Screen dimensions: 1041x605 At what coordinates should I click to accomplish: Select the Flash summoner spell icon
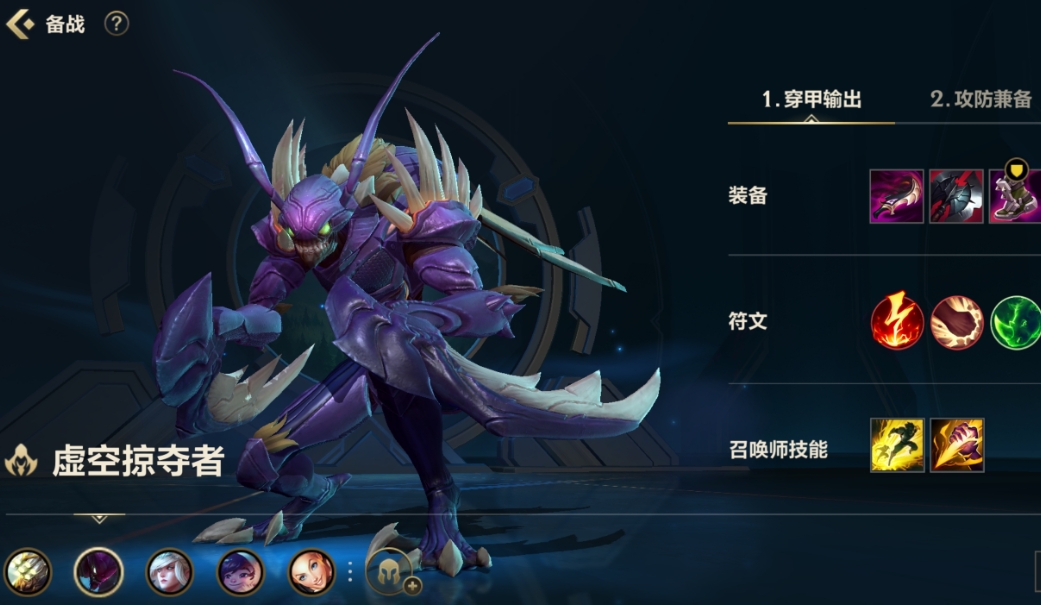point(896,445)
